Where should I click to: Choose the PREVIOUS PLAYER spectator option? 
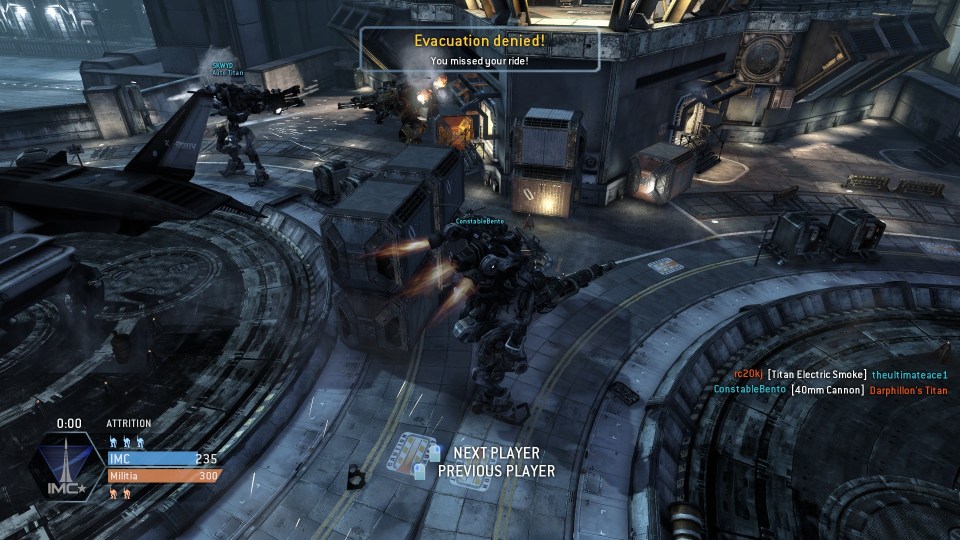point(495,470)
